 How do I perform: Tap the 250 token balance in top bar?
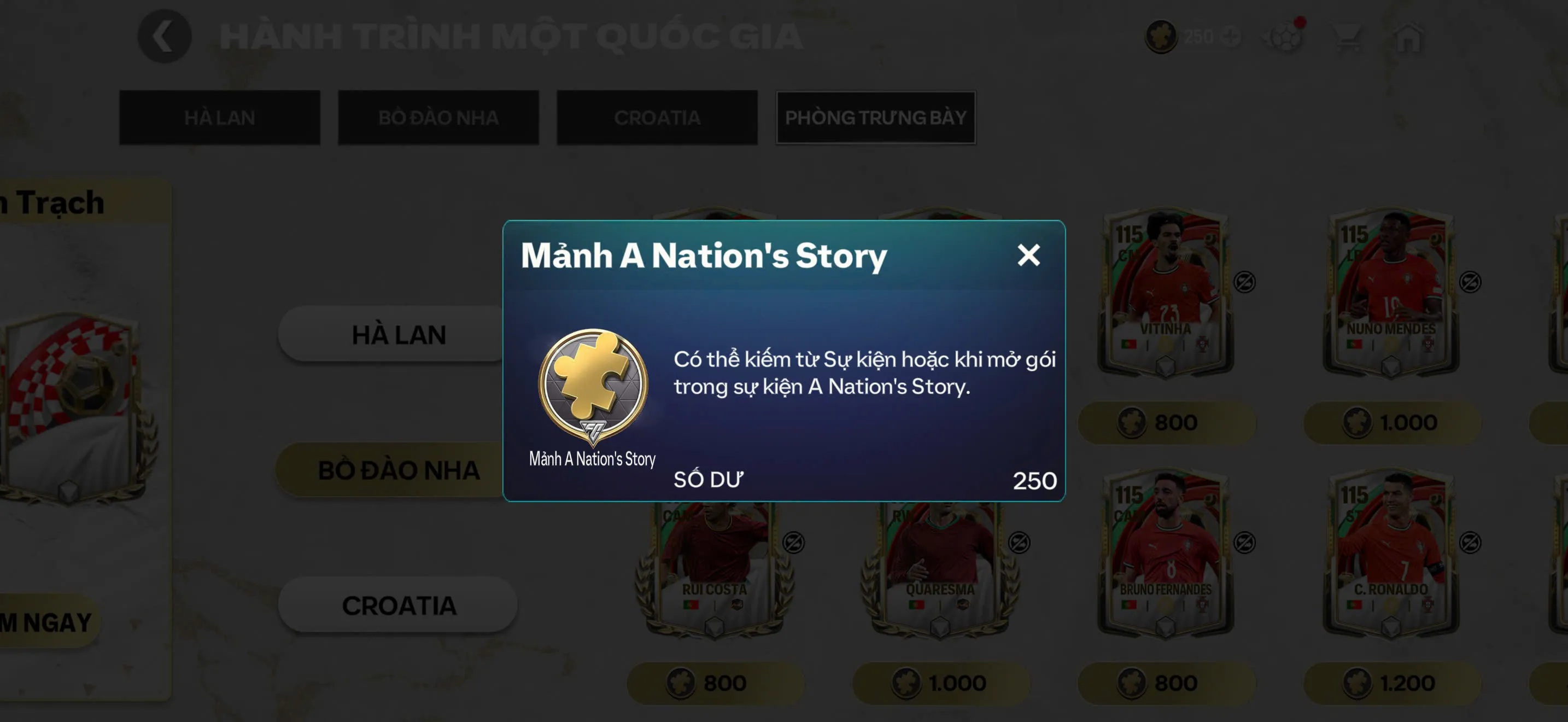tap(1196, 36)
